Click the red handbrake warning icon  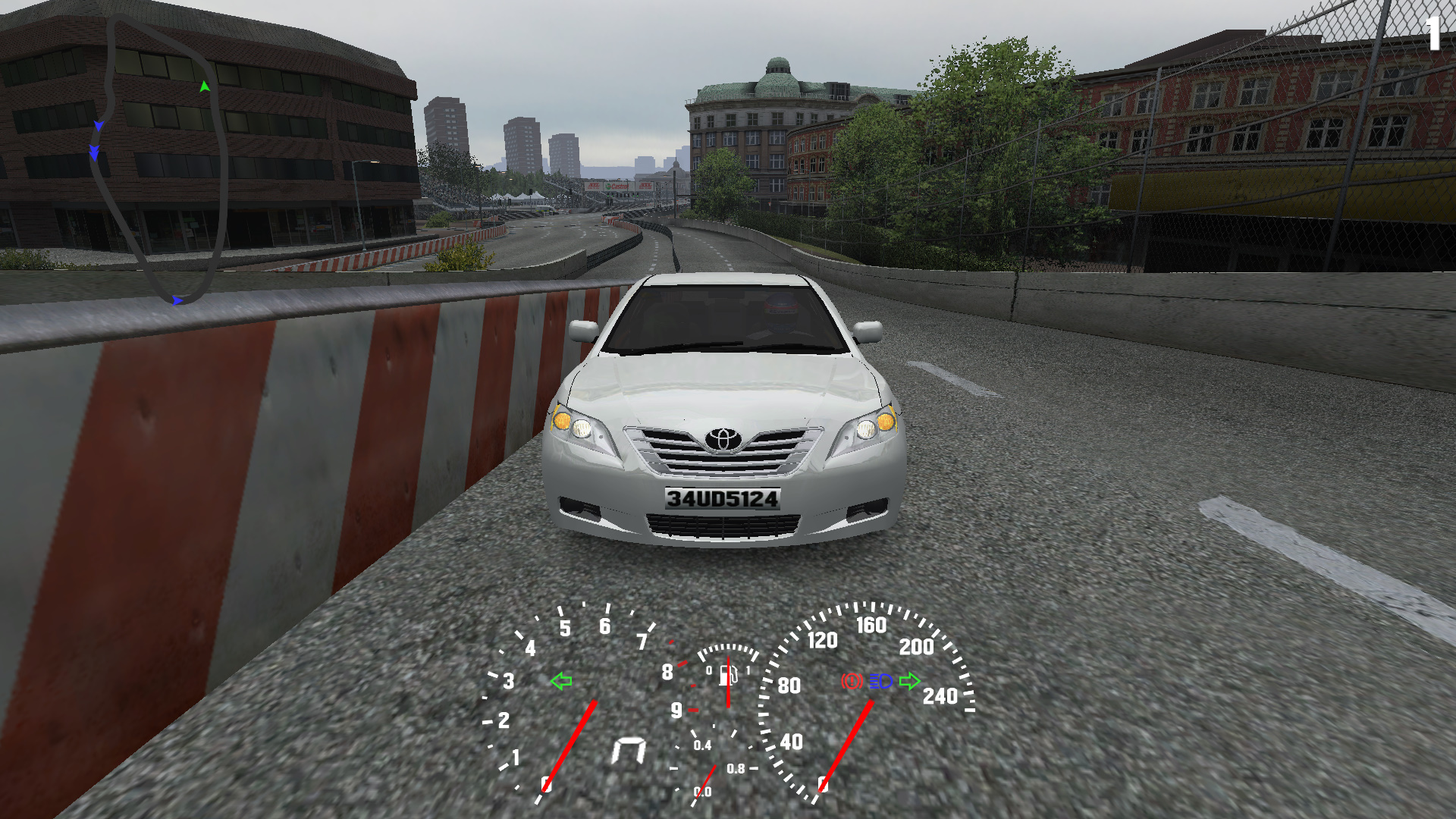pos(852,681)
